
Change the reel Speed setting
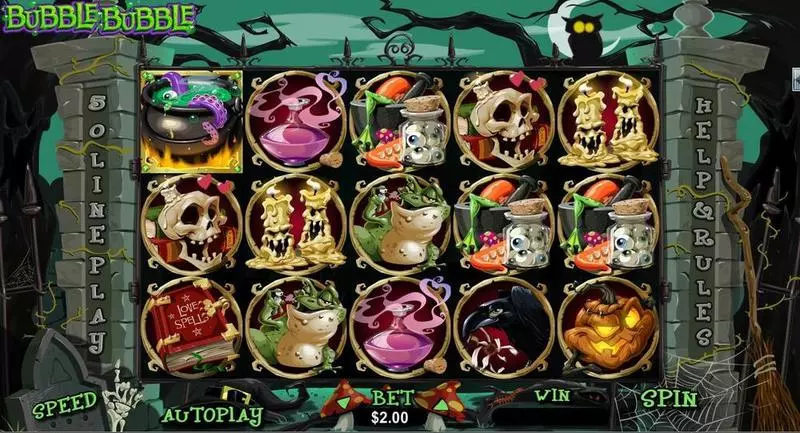tap(66, 404)
